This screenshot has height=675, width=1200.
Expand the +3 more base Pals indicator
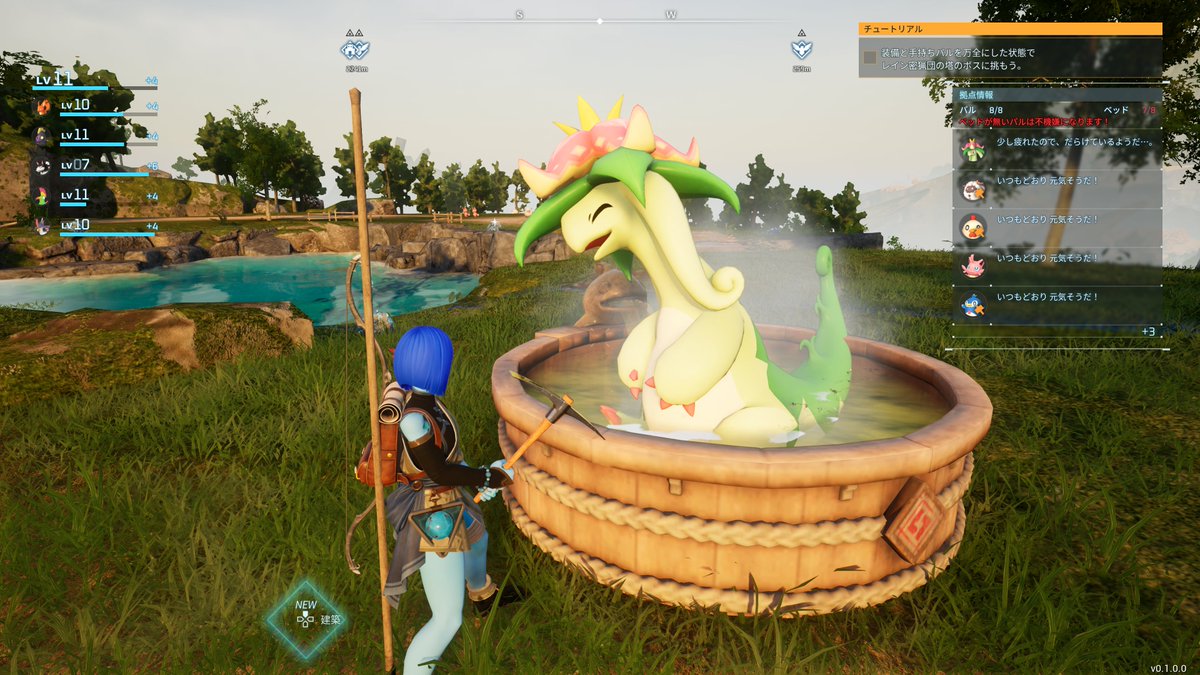click(x=1147, y=331)
